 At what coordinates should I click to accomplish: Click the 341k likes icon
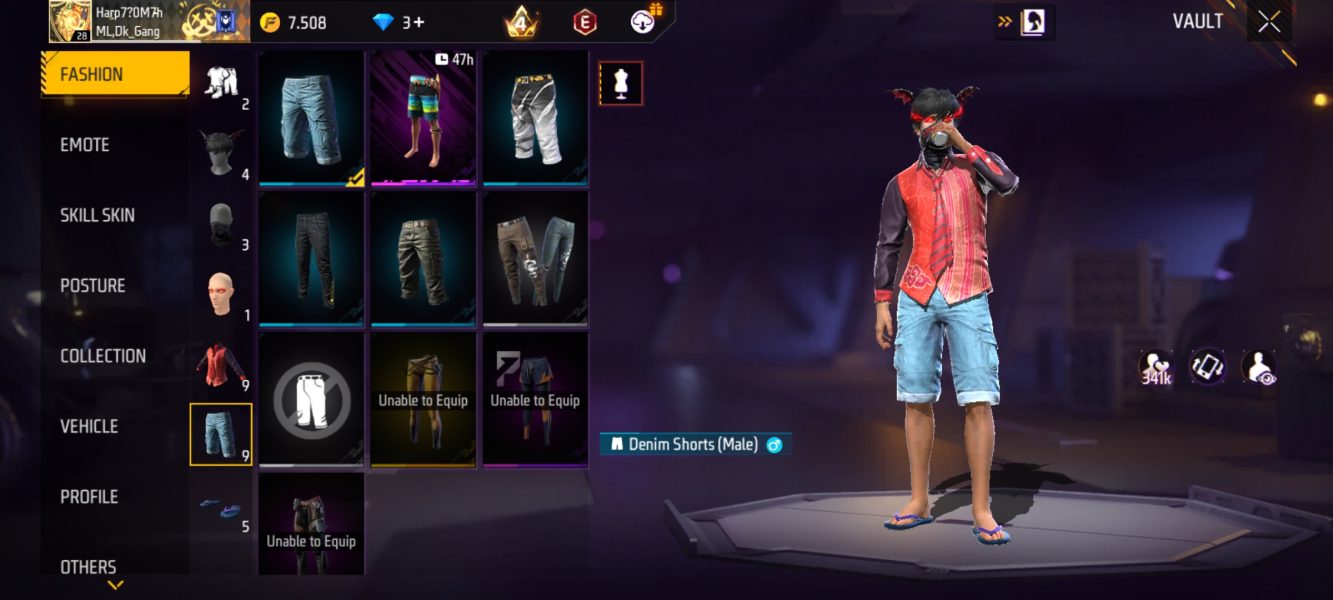click(1157, 367)
